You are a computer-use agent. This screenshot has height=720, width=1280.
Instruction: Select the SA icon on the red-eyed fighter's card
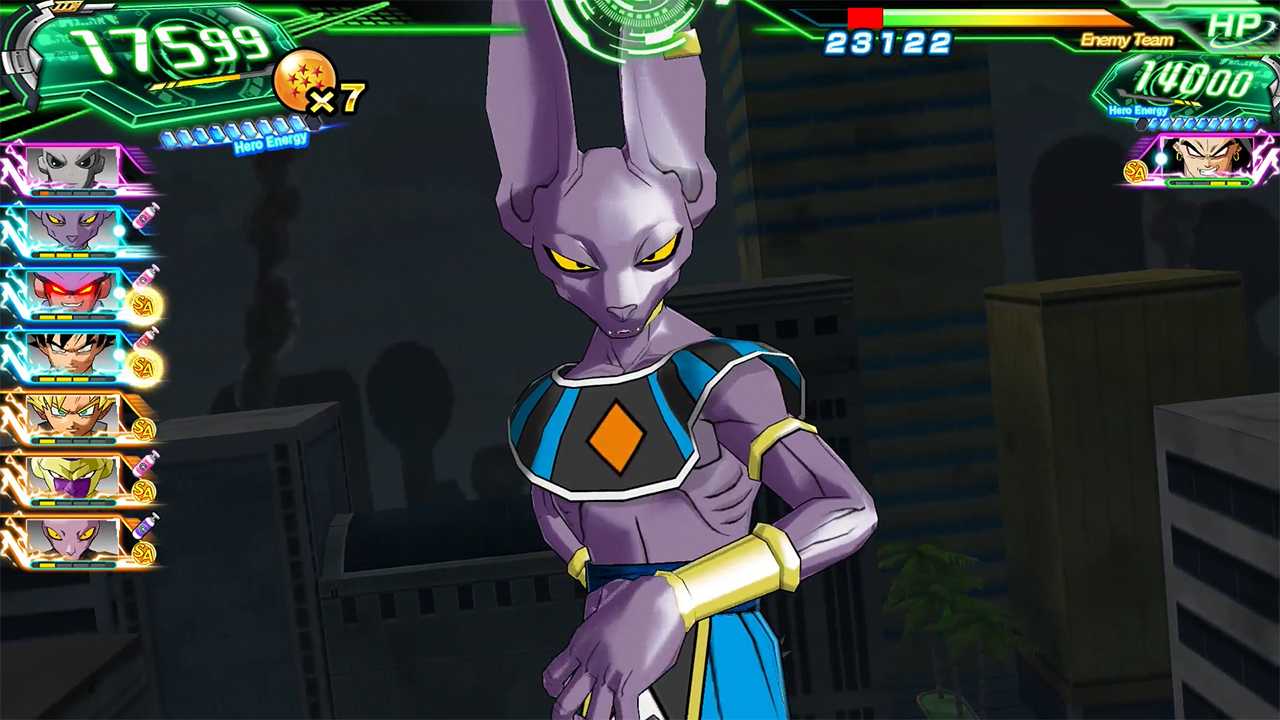click(x=145, y=302)
